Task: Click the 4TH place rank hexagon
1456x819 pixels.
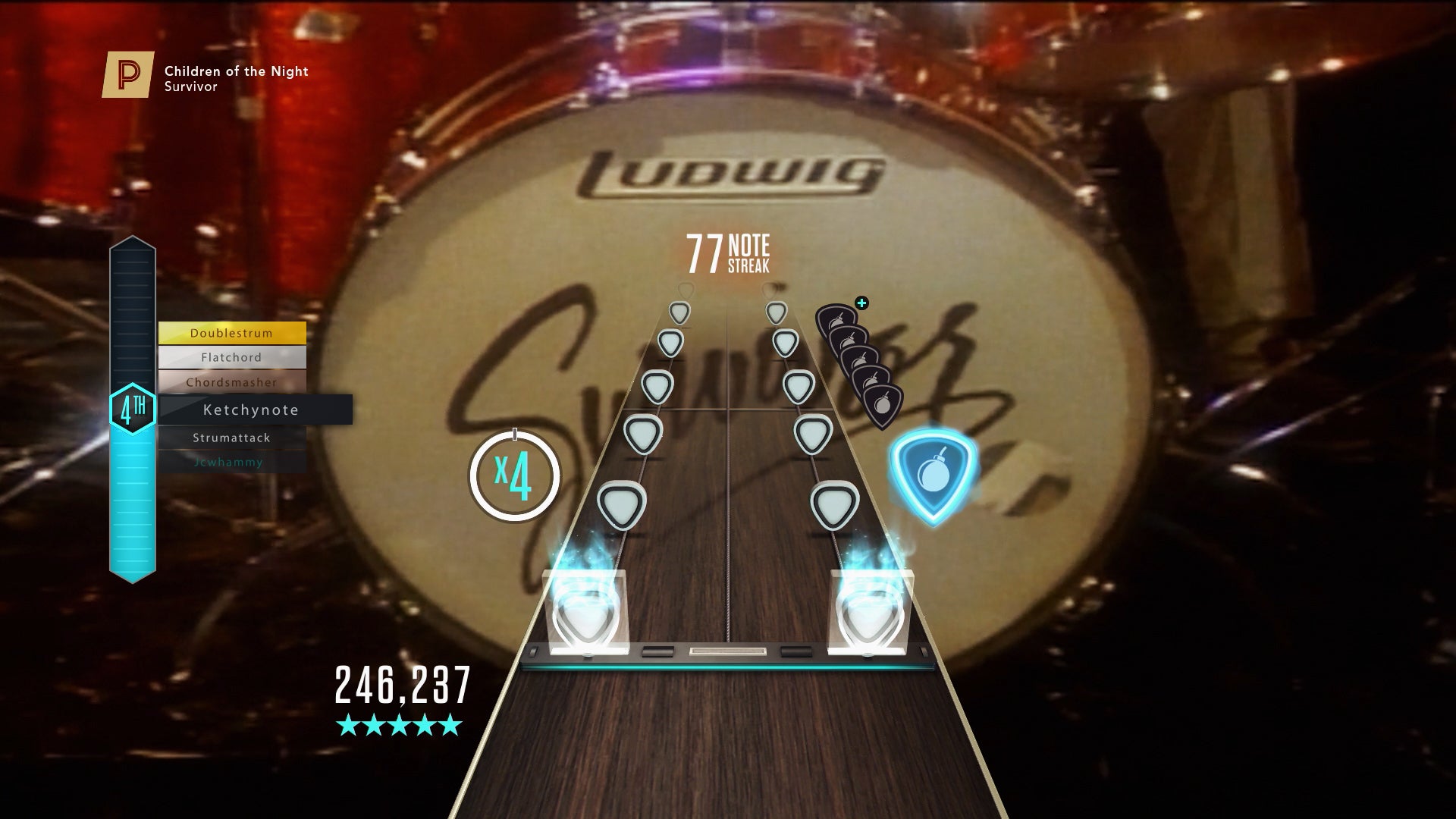Action: point(133,409)
